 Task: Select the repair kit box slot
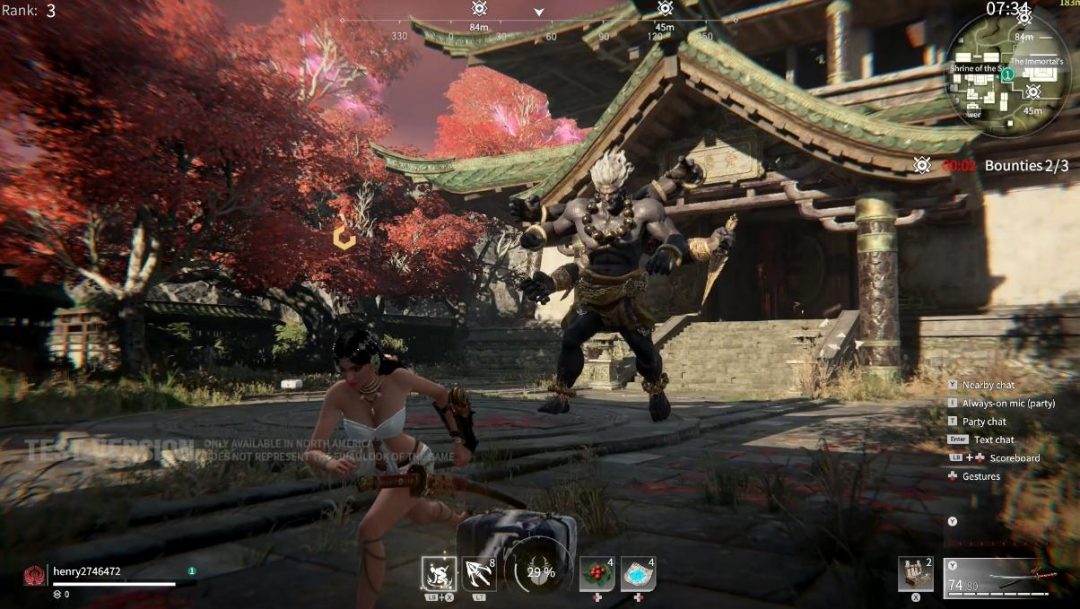[x=915, y=574]
